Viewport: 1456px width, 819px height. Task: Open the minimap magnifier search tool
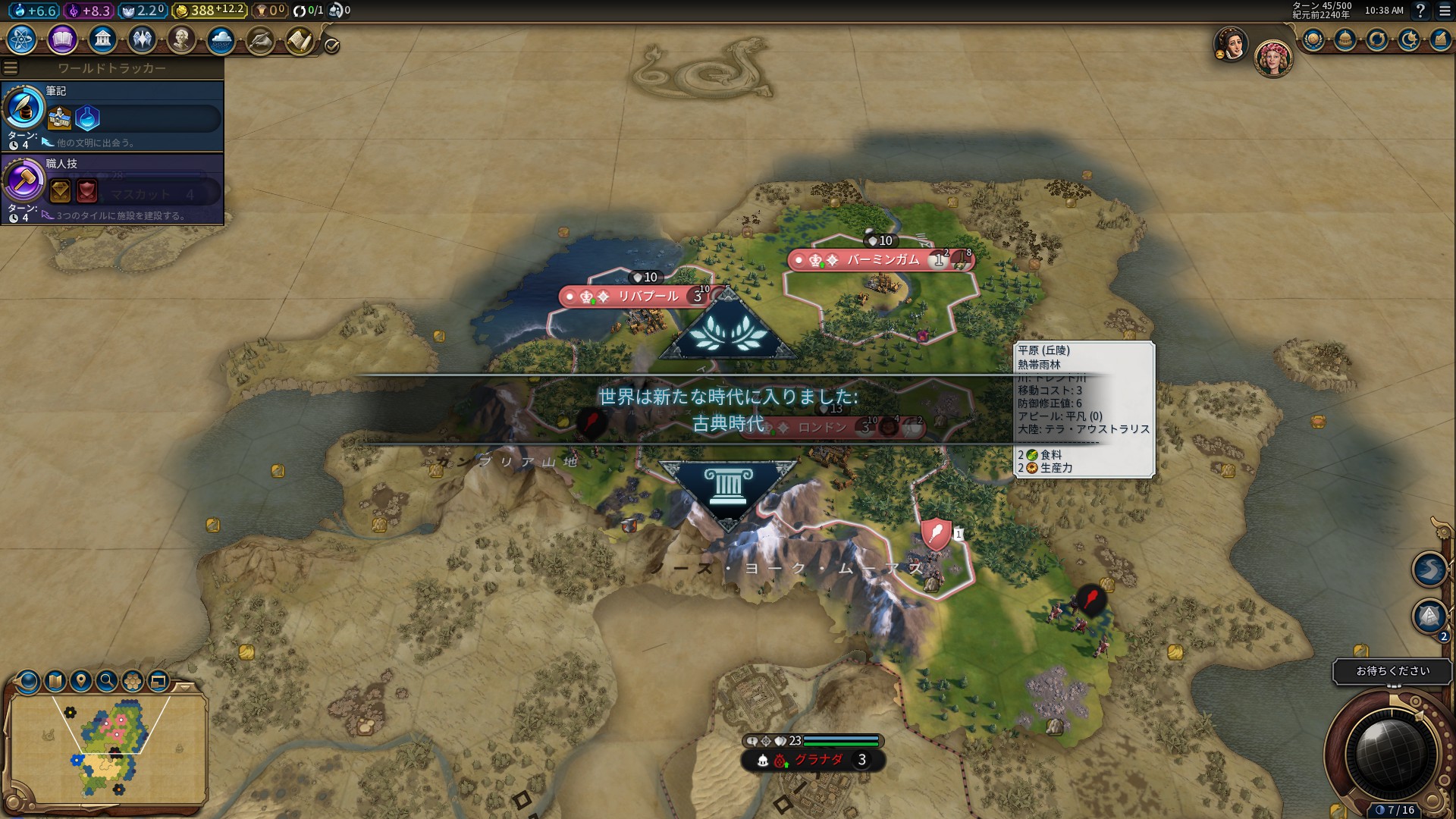click(107, 680)
